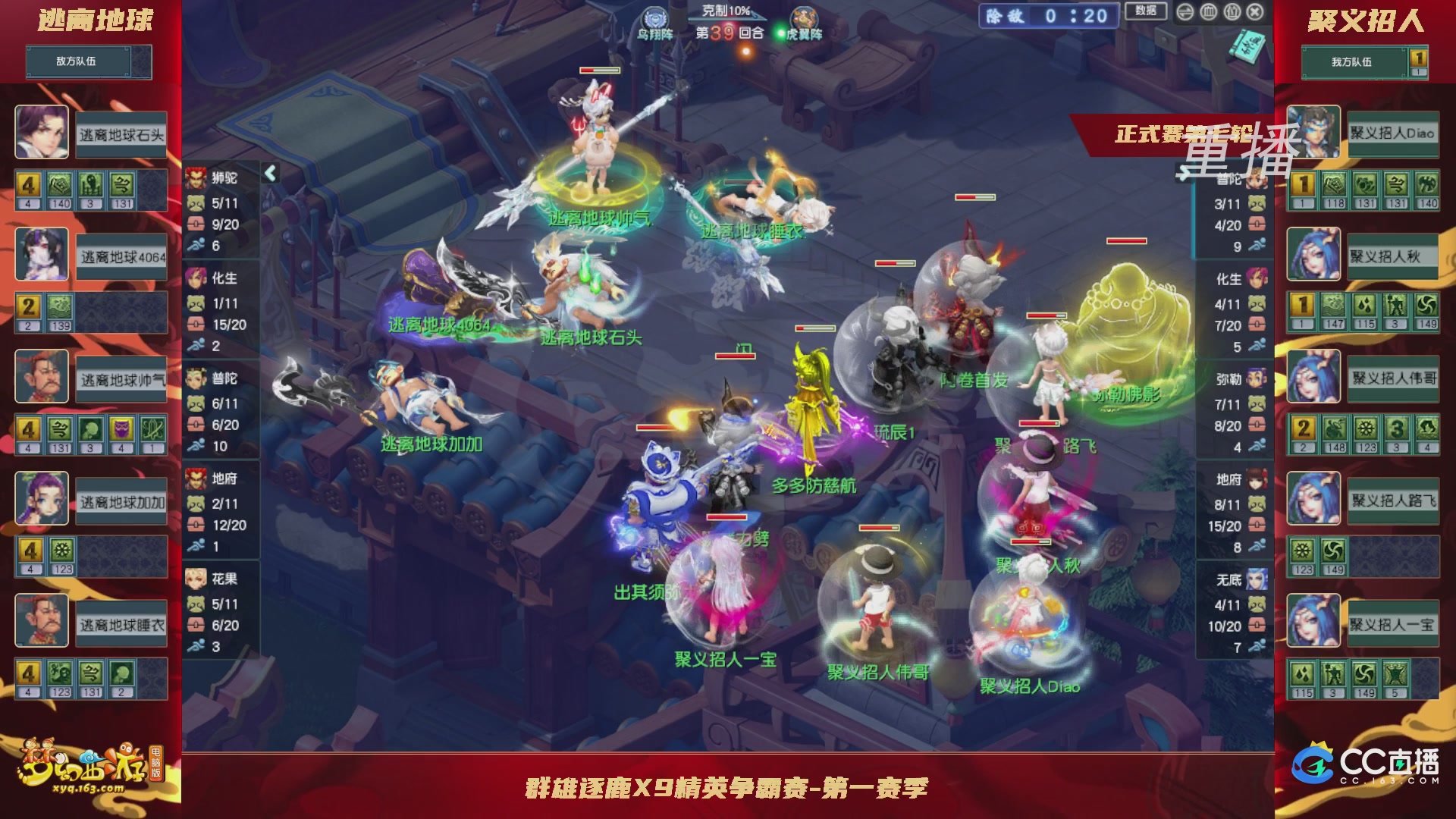This screenshot has width=1456, height=819.
Task: Collapse the left unit list using the arrow chevron
Action: coord(269,173)
